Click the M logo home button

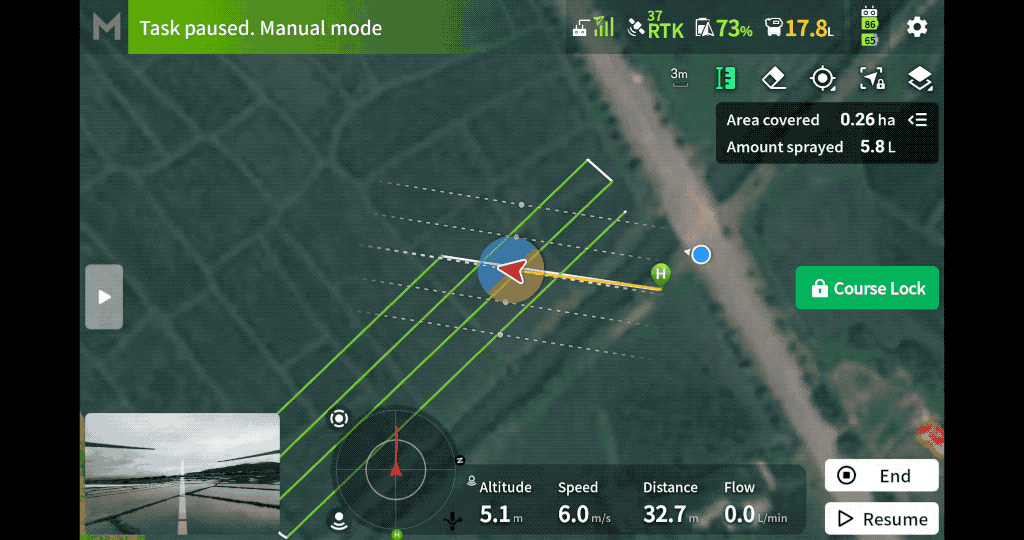click(106, 27)
